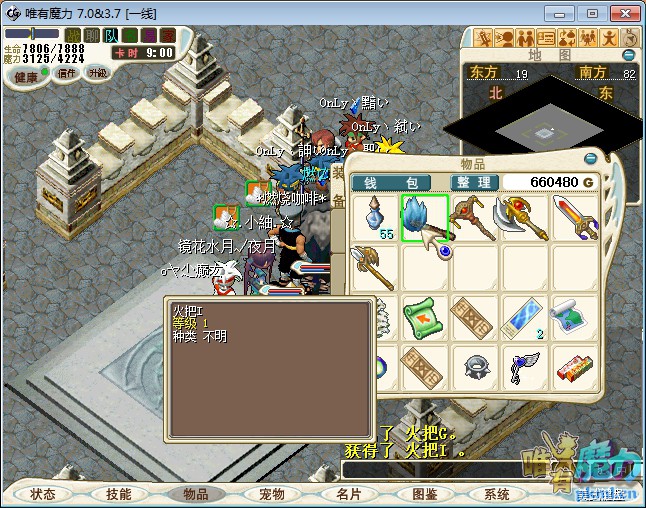Select the blue potion flask slot
The width and height of the screenshot is (646, 508).
tap(376, 217)
